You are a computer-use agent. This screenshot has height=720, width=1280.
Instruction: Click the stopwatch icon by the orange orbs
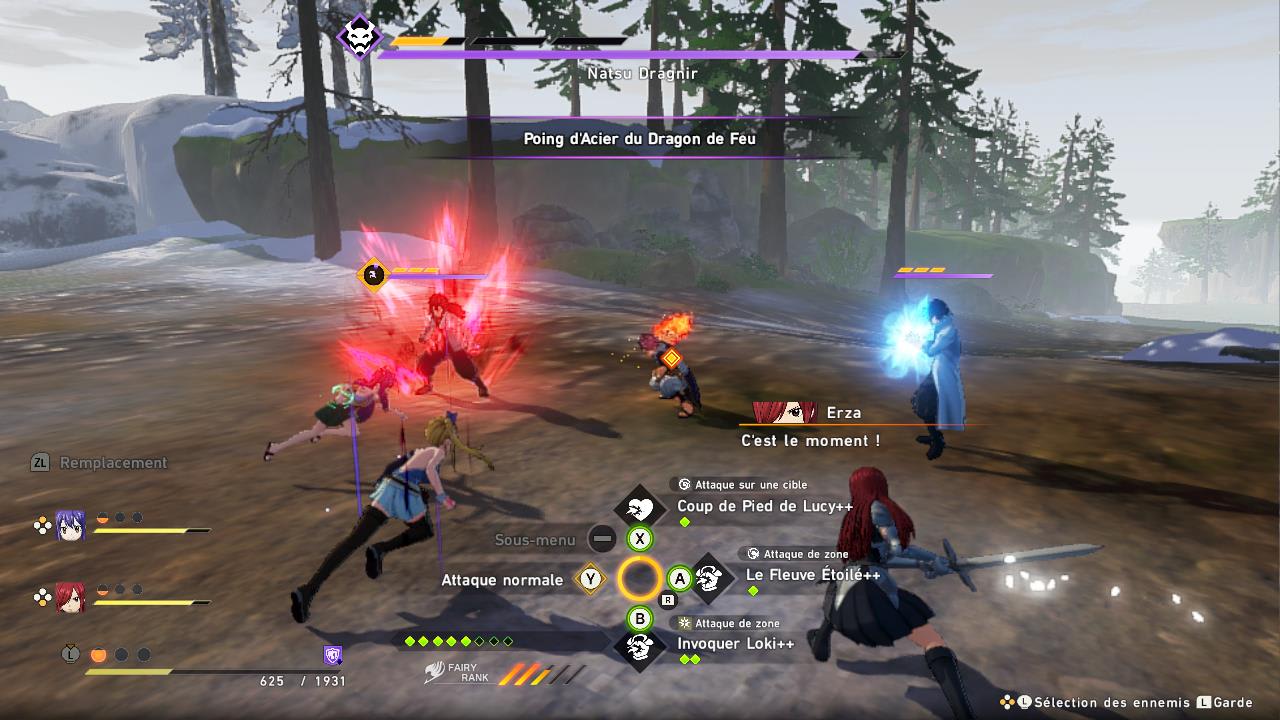click(70, 654)
